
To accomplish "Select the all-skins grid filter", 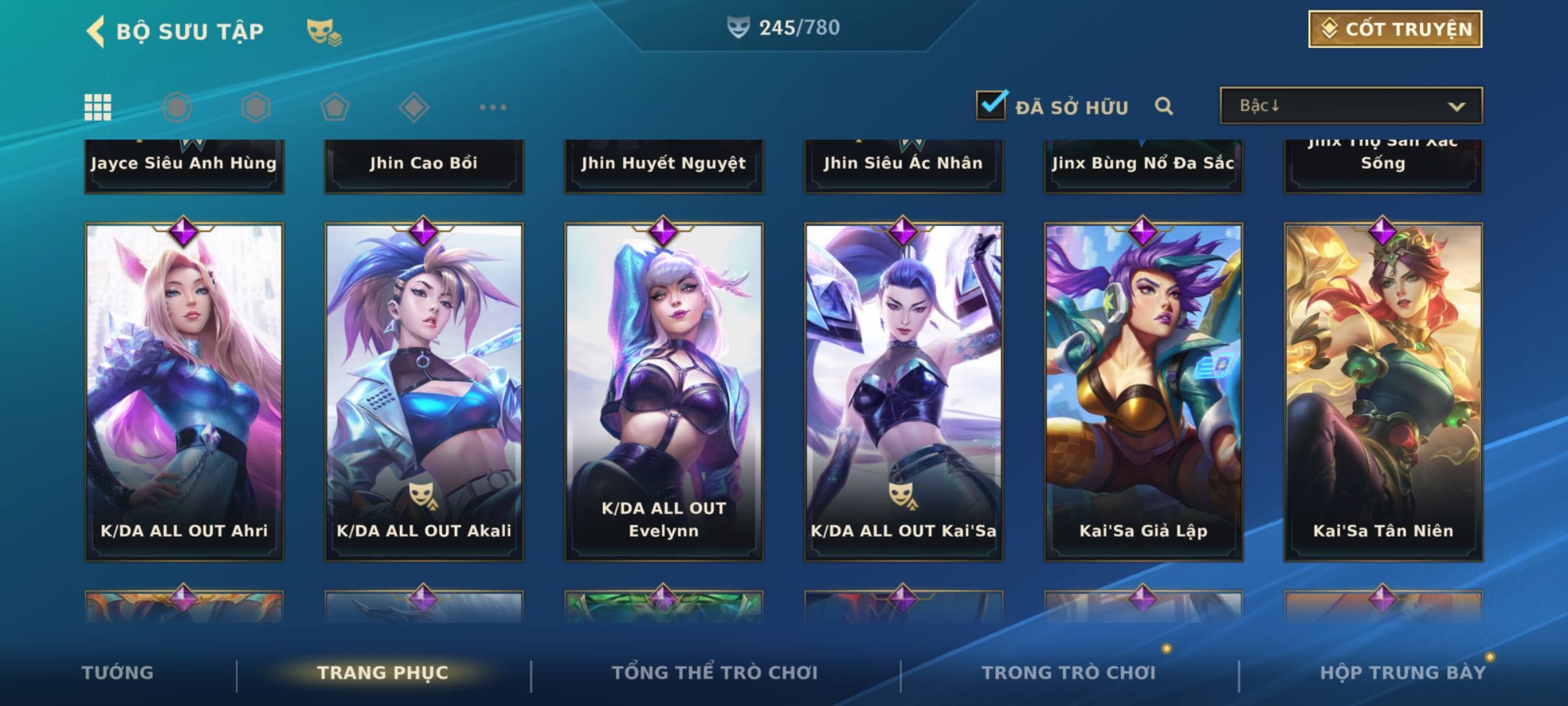I will (x=98, y=107).
